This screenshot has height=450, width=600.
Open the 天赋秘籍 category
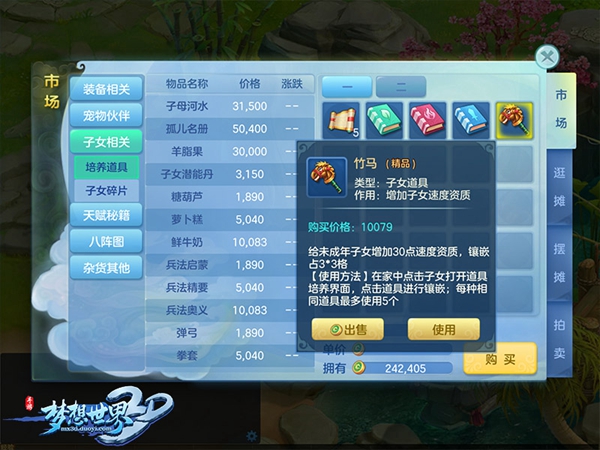click(107, 213)
